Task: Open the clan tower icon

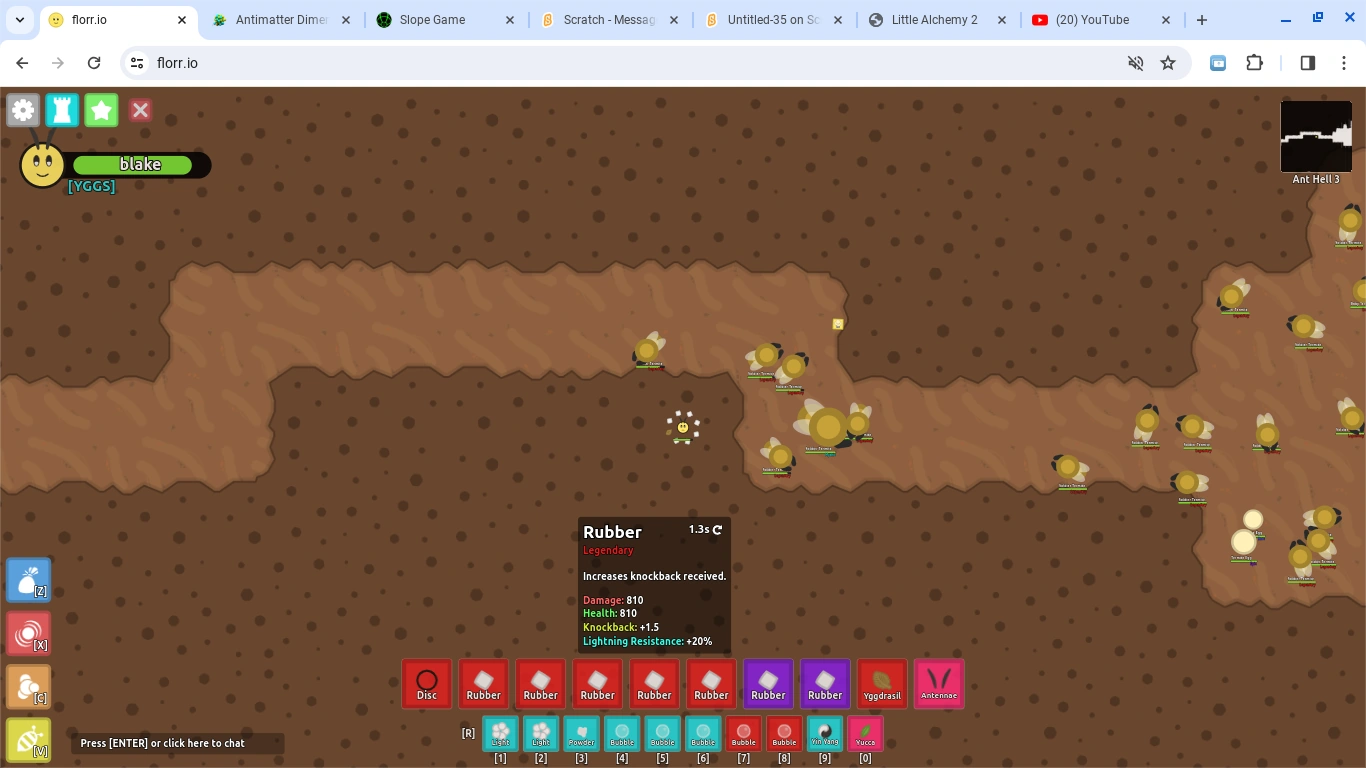Action: tap(62, 110)
